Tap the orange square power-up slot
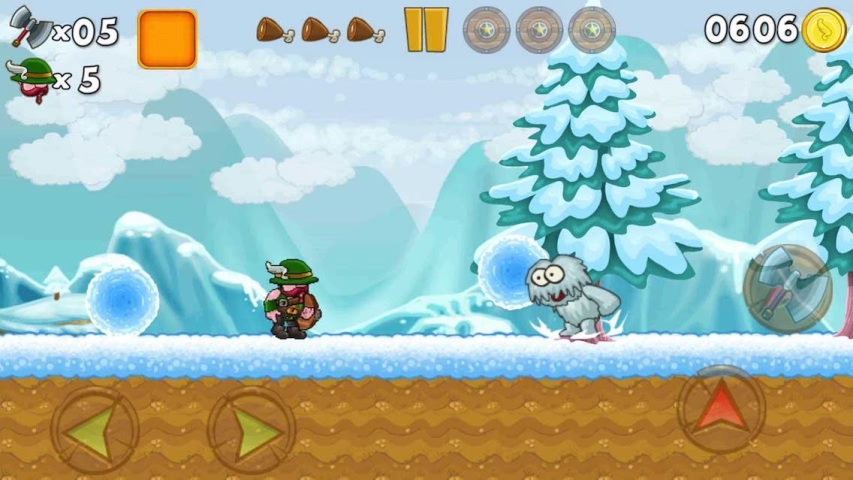This screenshot has height=480, width=853. pos(167,40)
